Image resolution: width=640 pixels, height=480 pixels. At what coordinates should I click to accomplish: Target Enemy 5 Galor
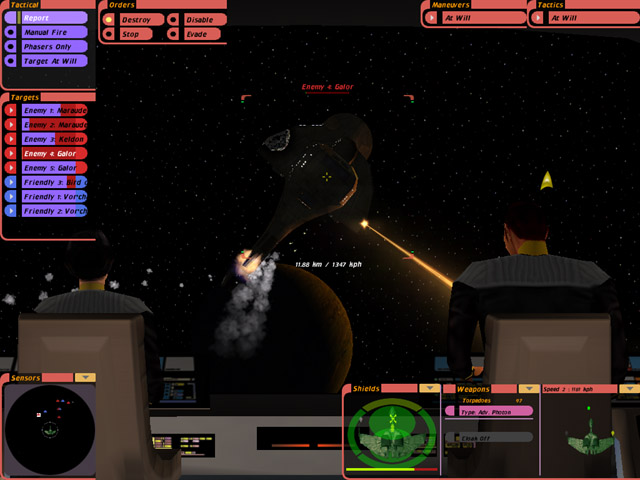(x=54, y=168)
